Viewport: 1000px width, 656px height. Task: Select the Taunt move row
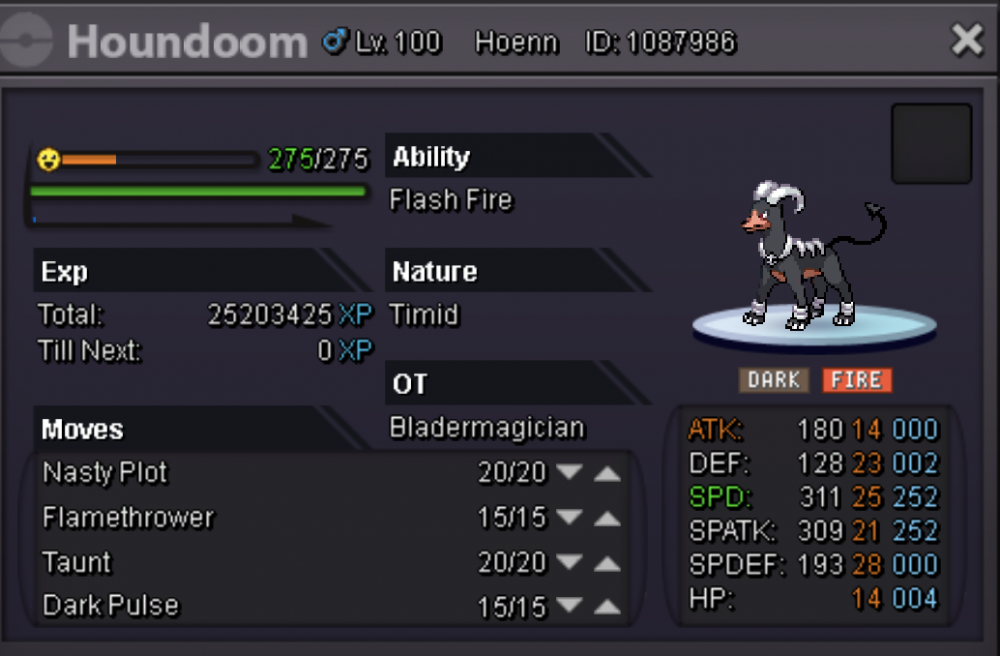(78, 563)
